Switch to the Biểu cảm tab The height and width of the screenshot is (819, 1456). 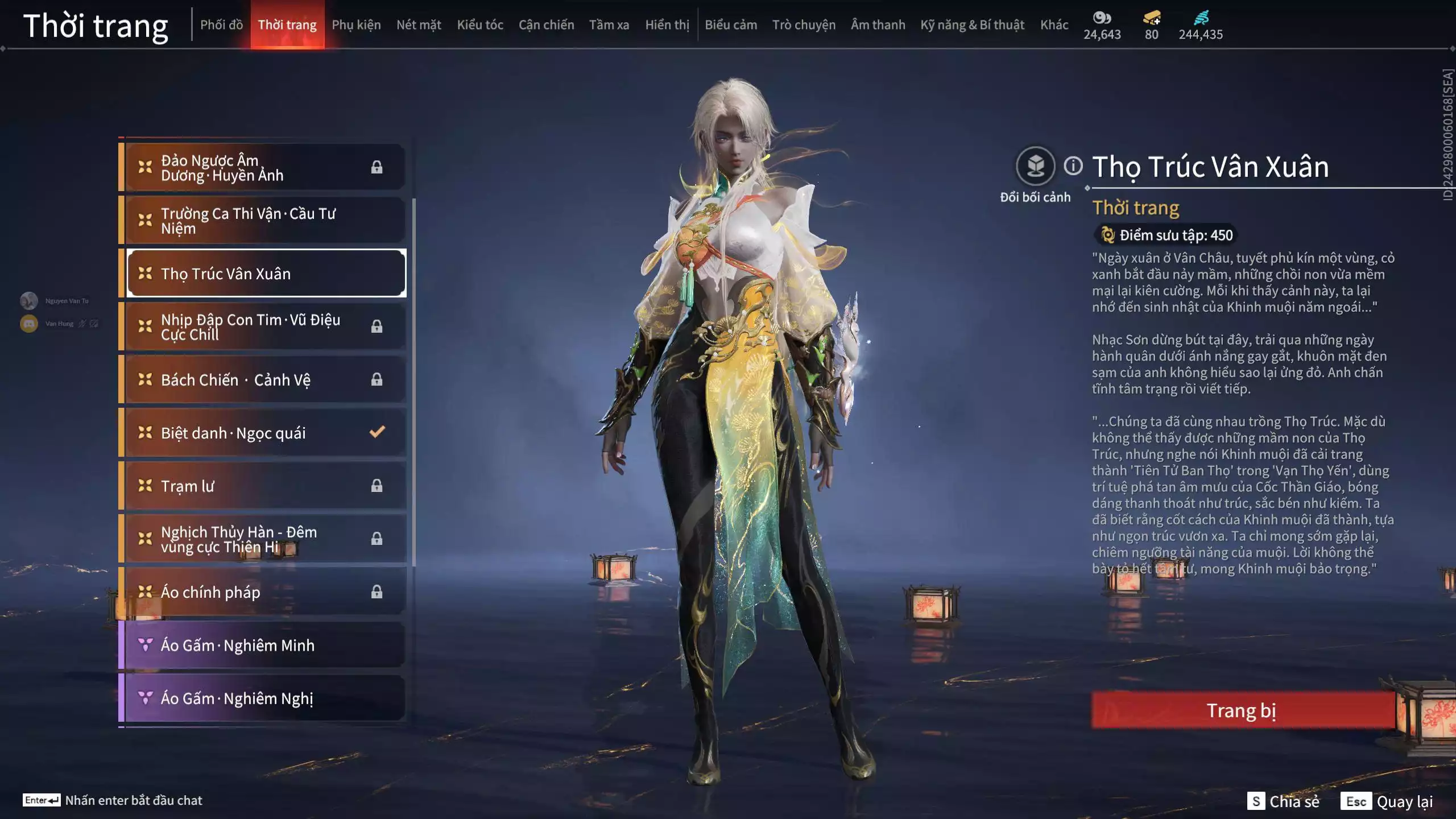[x=731, y=25]
